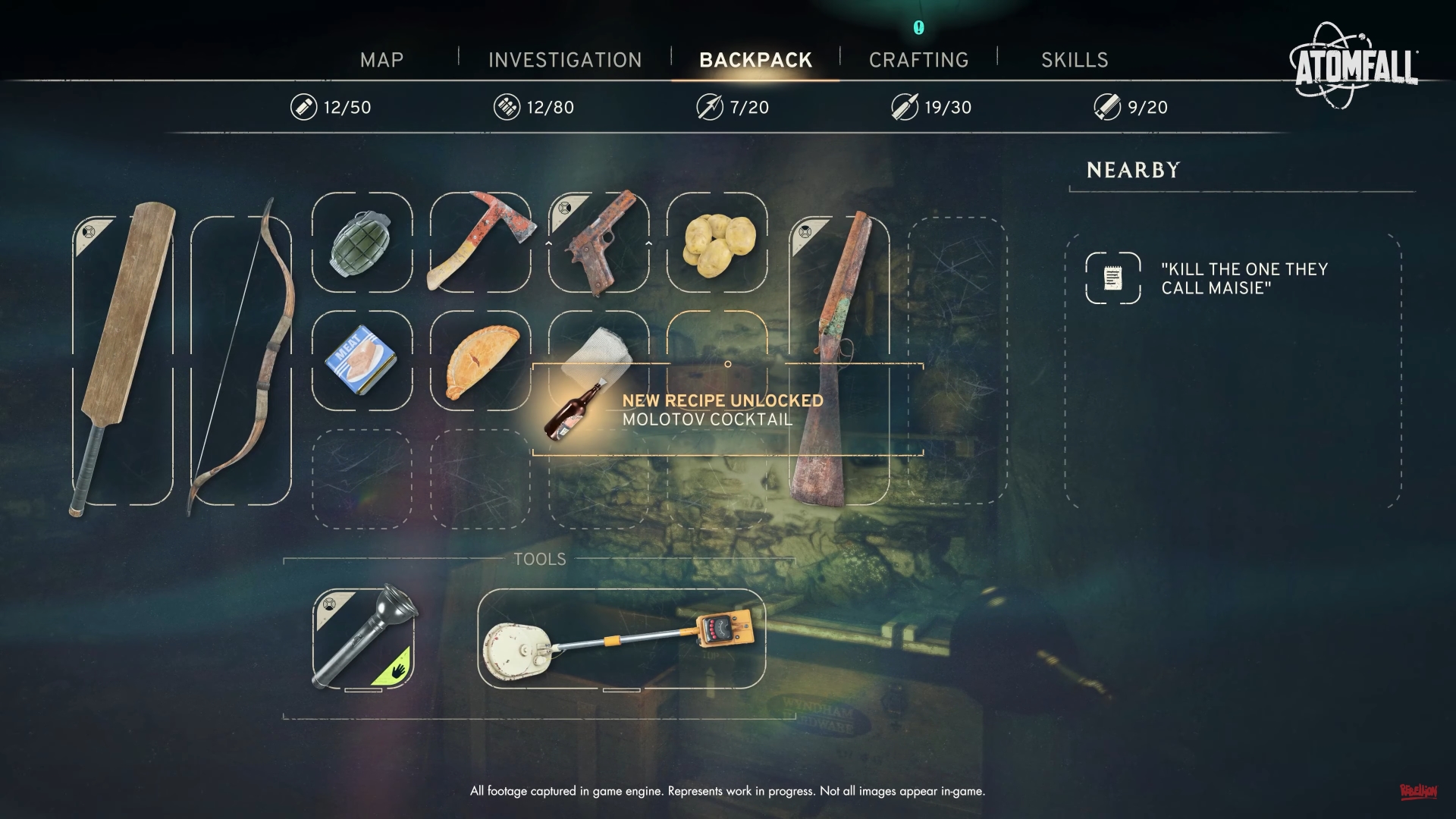Pick the metal detector tool
1456x819 pixels.
[x=621, y=639]
